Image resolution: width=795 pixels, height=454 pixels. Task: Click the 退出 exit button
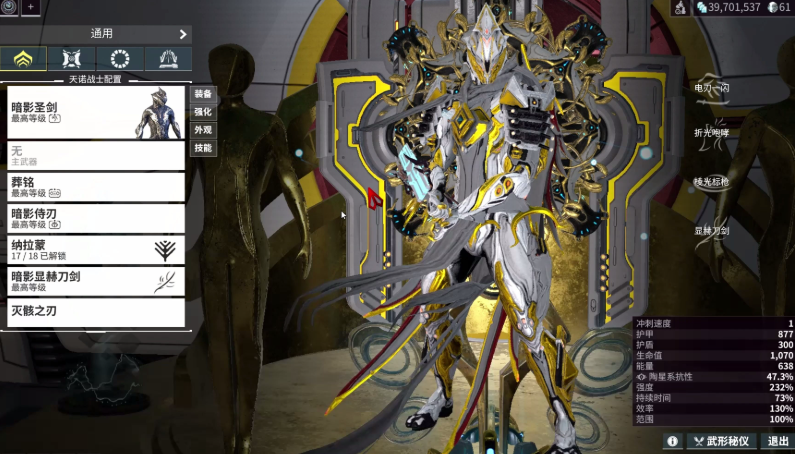(778, 441)
